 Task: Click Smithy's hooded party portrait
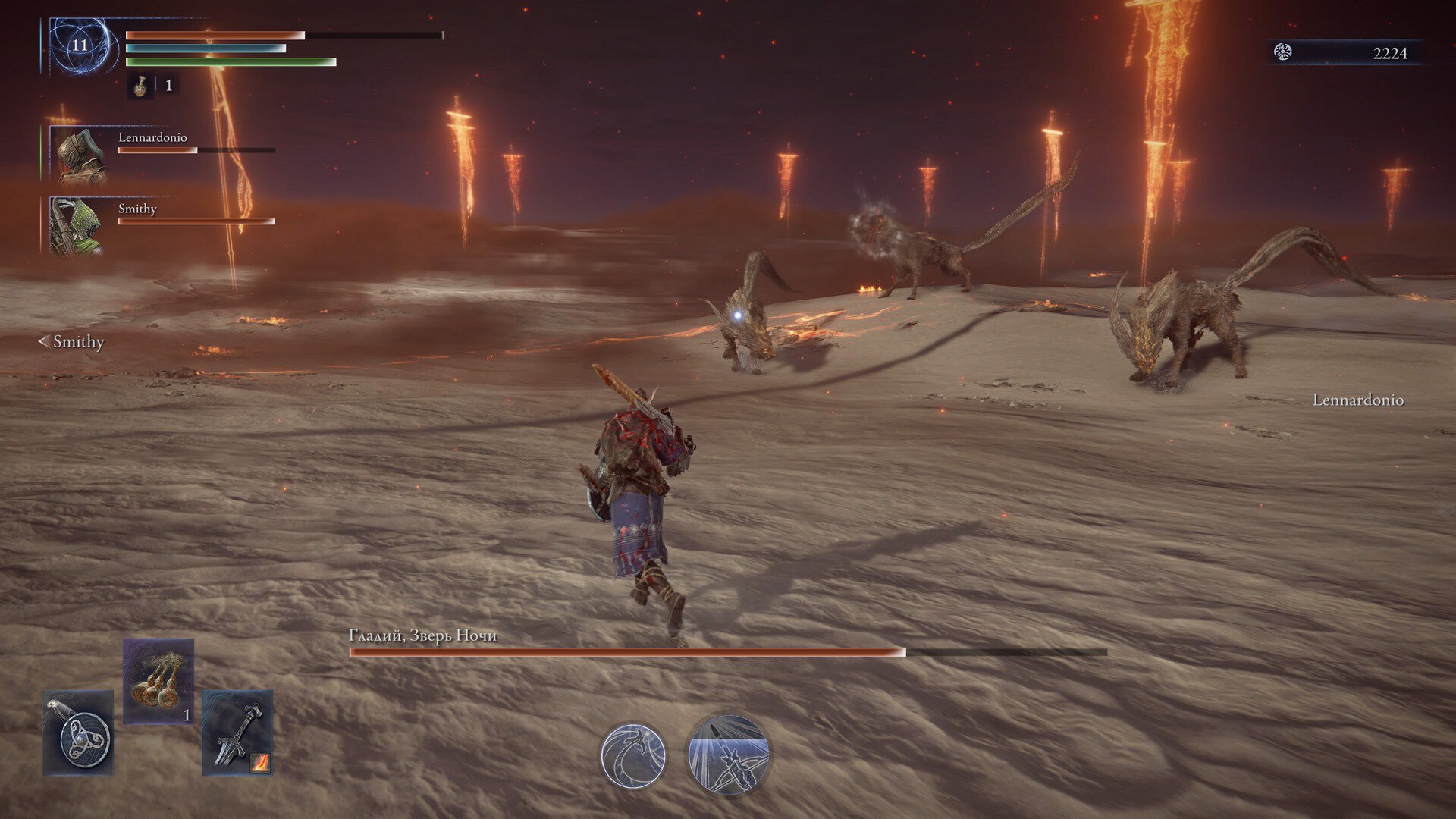click(76, 226)
